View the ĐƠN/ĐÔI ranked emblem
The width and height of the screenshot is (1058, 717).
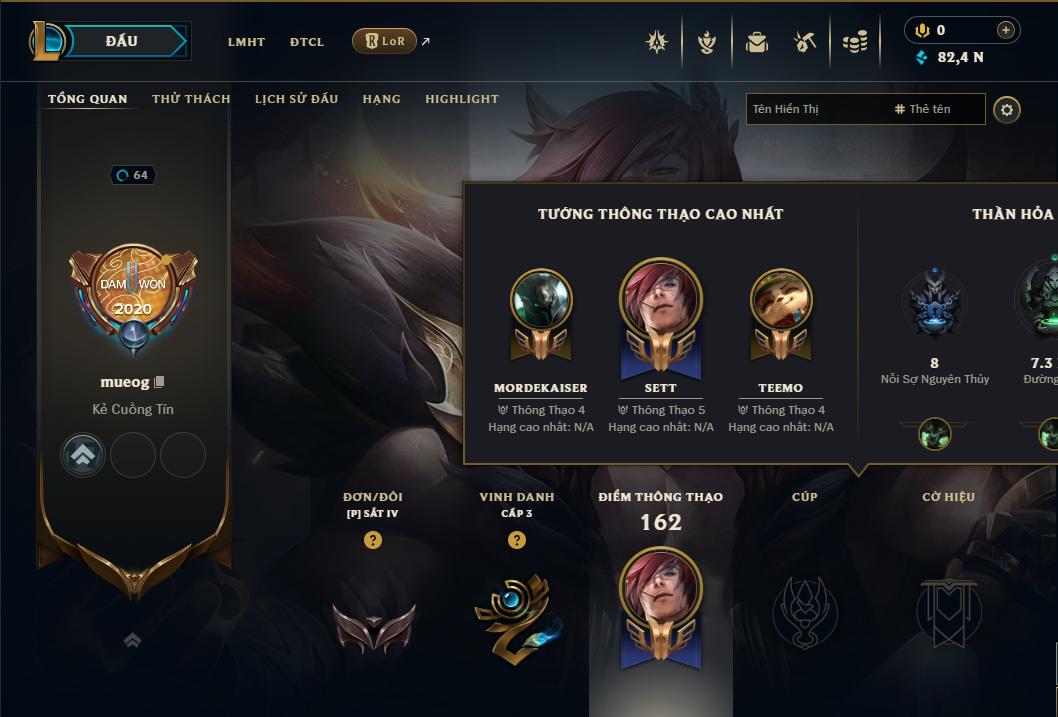point(373,627)
